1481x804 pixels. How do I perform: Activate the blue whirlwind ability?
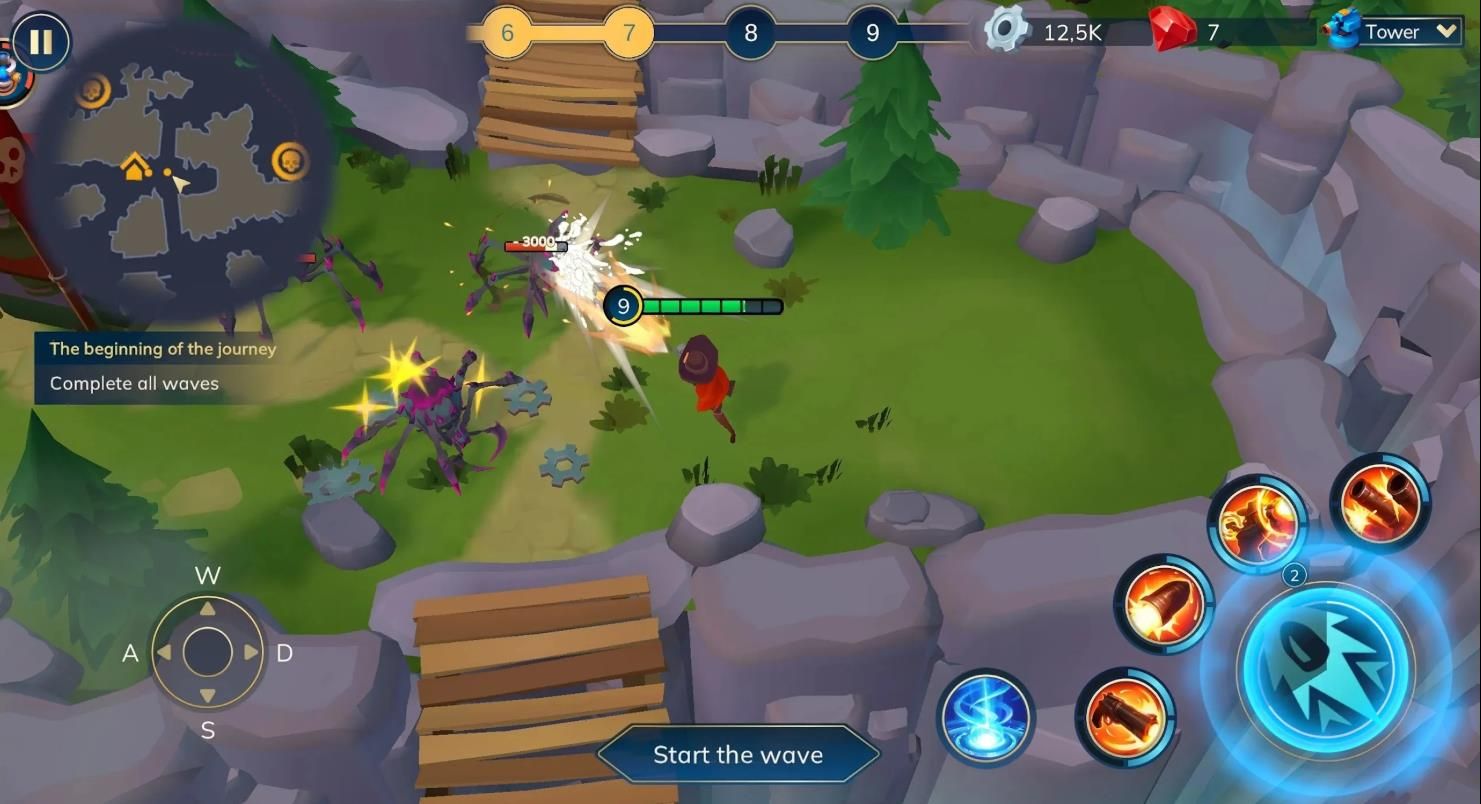[x=985, y=717]
